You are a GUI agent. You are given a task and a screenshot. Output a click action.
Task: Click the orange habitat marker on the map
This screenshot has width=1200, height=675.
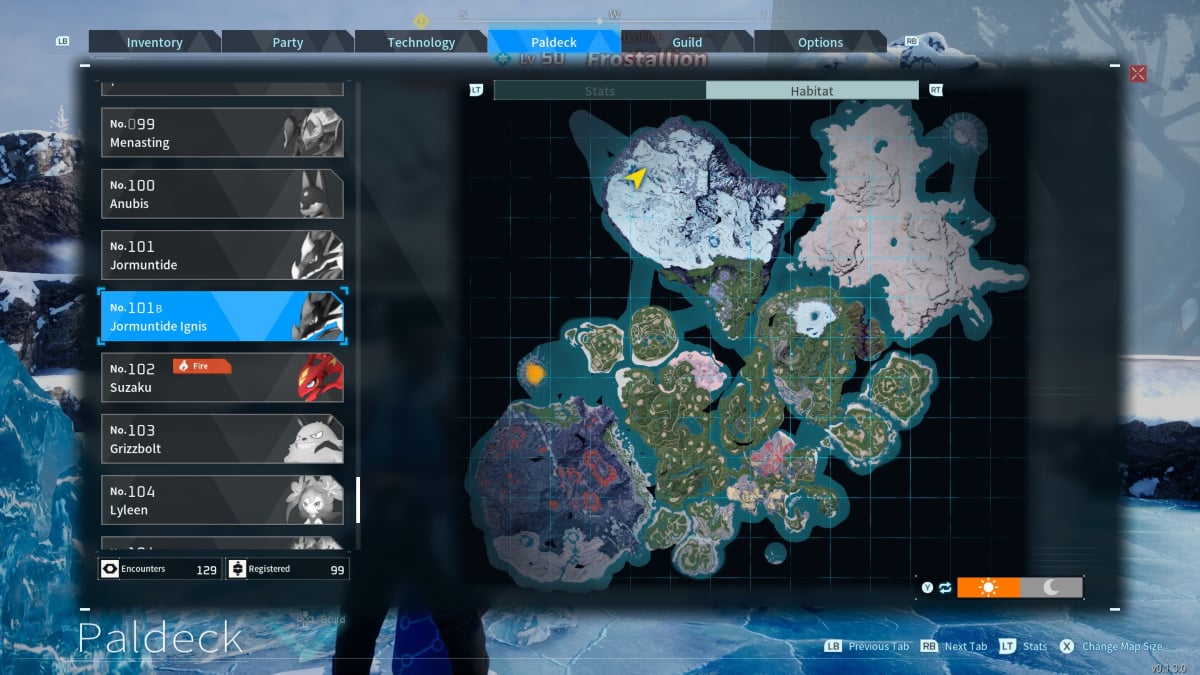(x=535, y=374)
